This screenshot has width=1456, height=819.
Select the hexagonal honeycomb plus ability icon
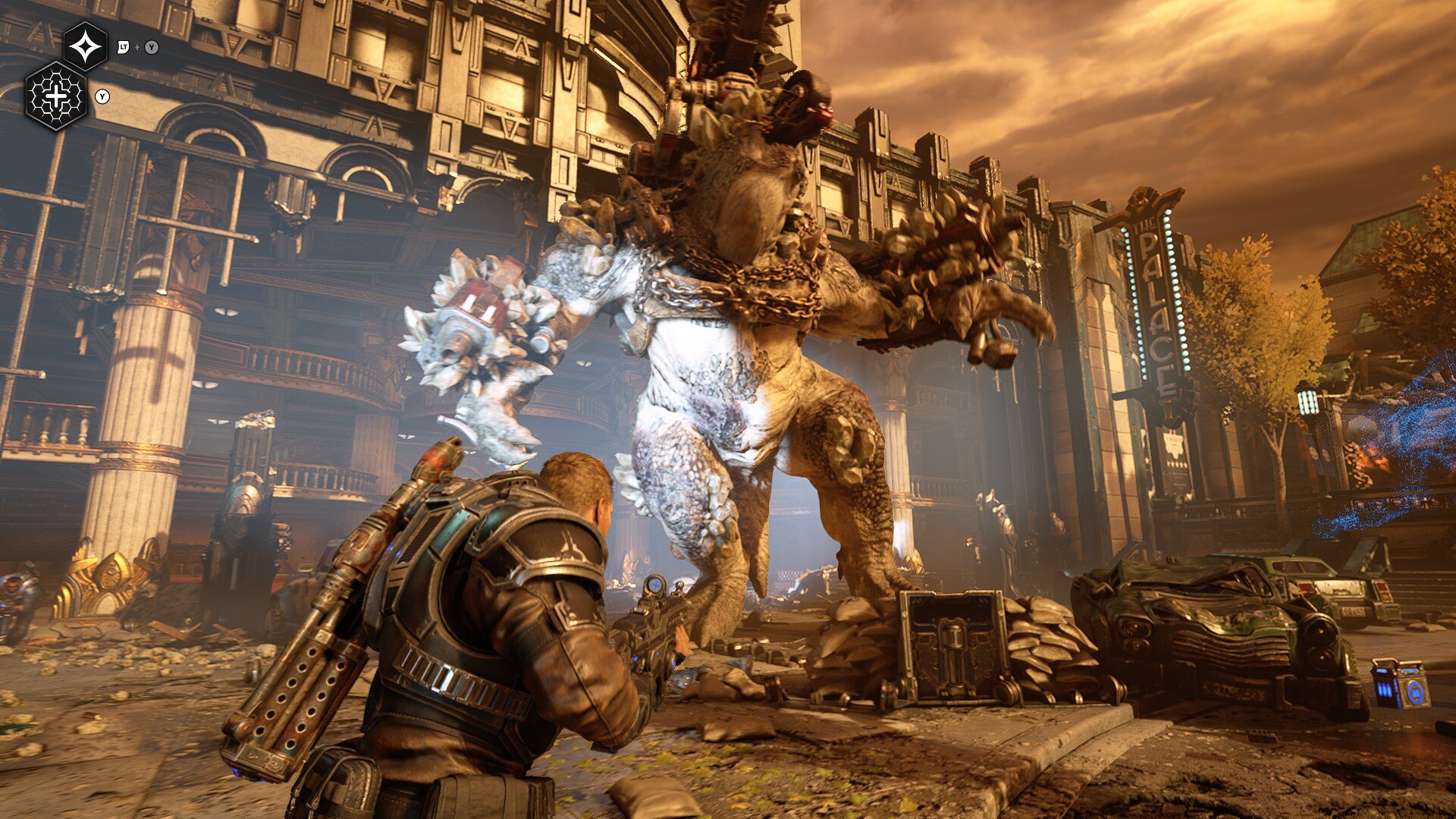click(57, 96)
